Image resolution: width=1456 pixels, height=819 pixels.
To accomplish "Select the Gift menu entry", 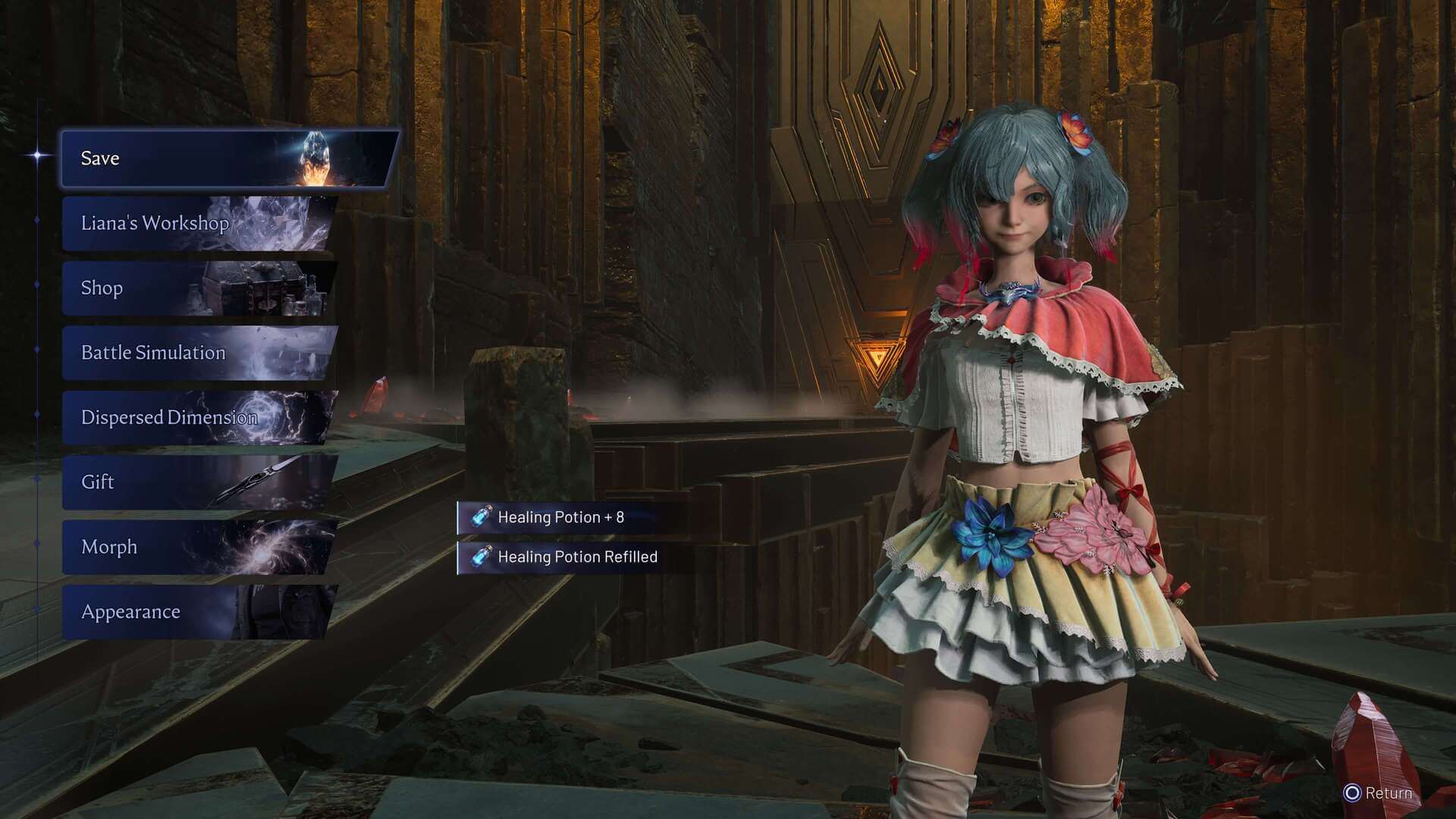I will (197, 482).
